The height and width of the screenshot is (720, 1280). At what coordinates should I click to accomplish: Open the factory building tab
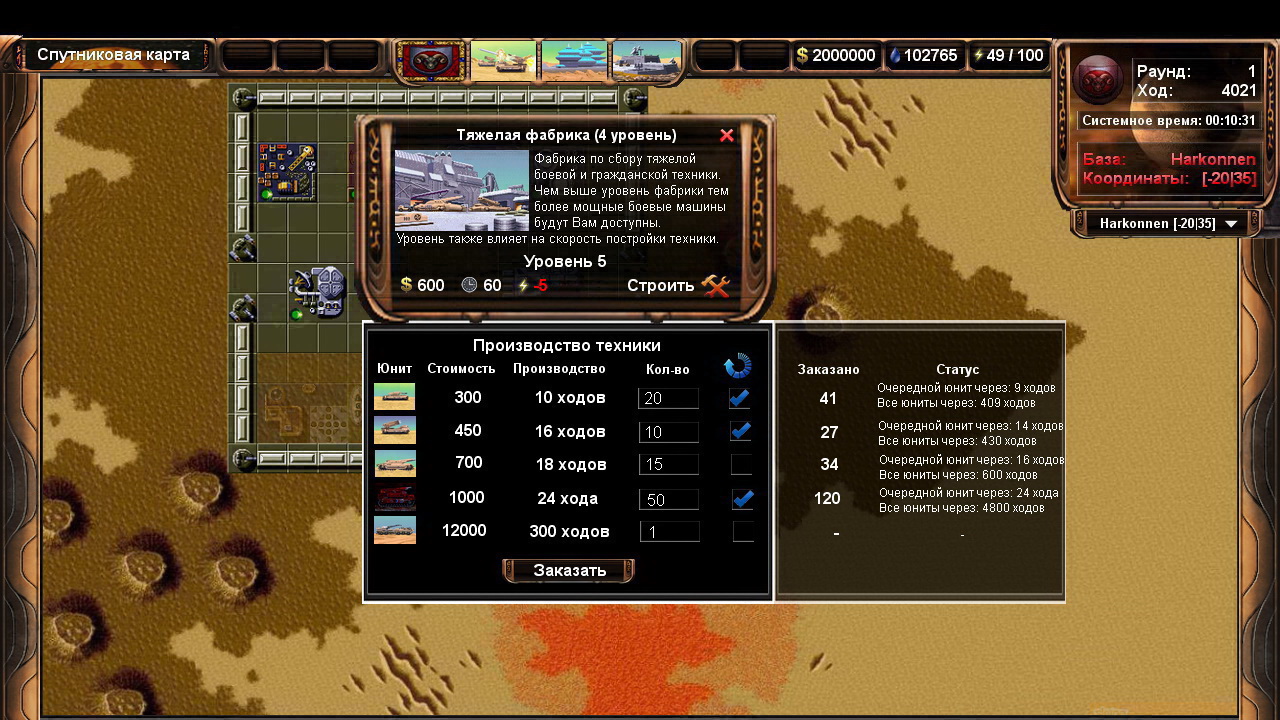pos(647,59)
